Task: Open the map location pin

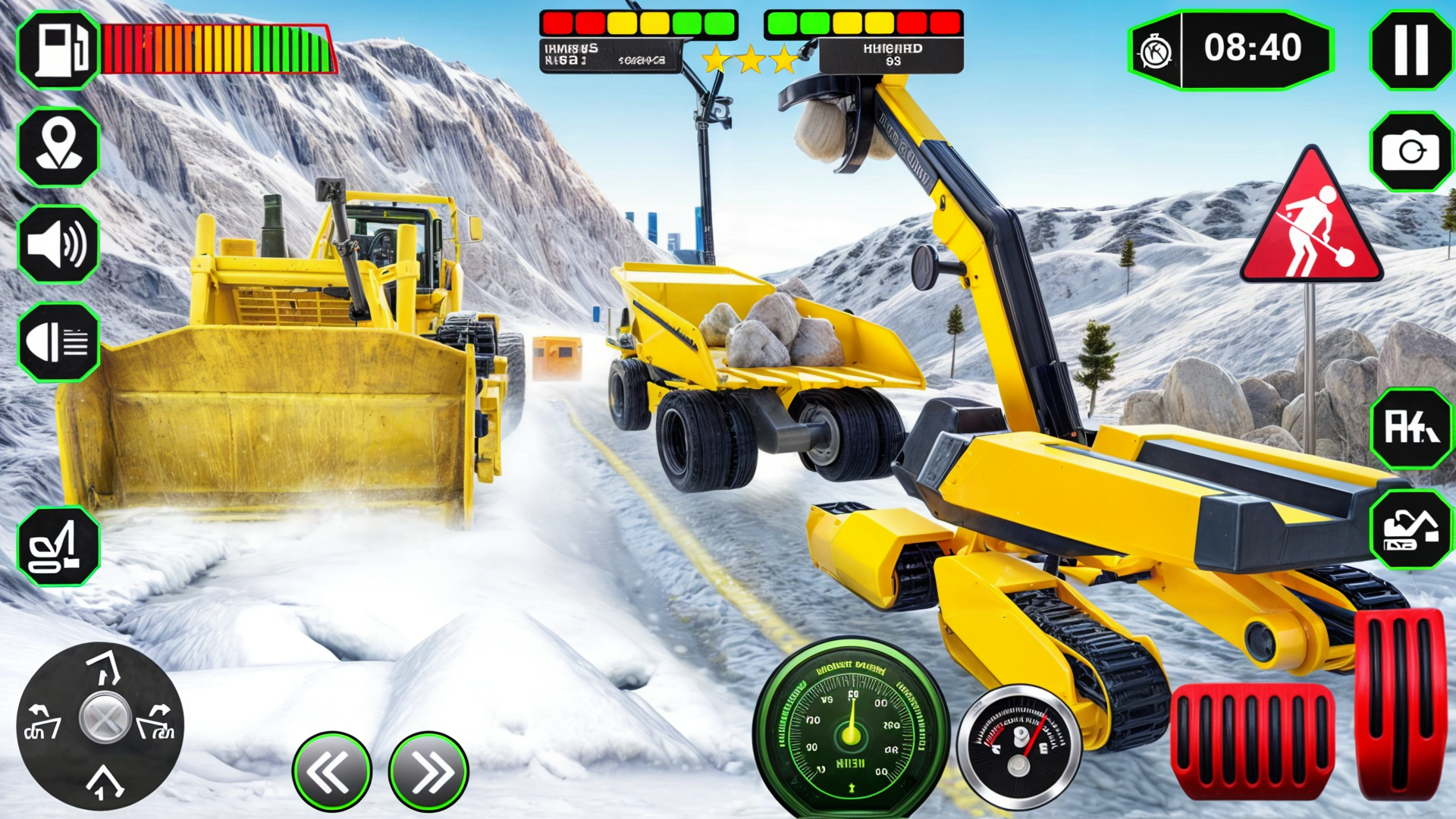Action: (x=58, y=146)
